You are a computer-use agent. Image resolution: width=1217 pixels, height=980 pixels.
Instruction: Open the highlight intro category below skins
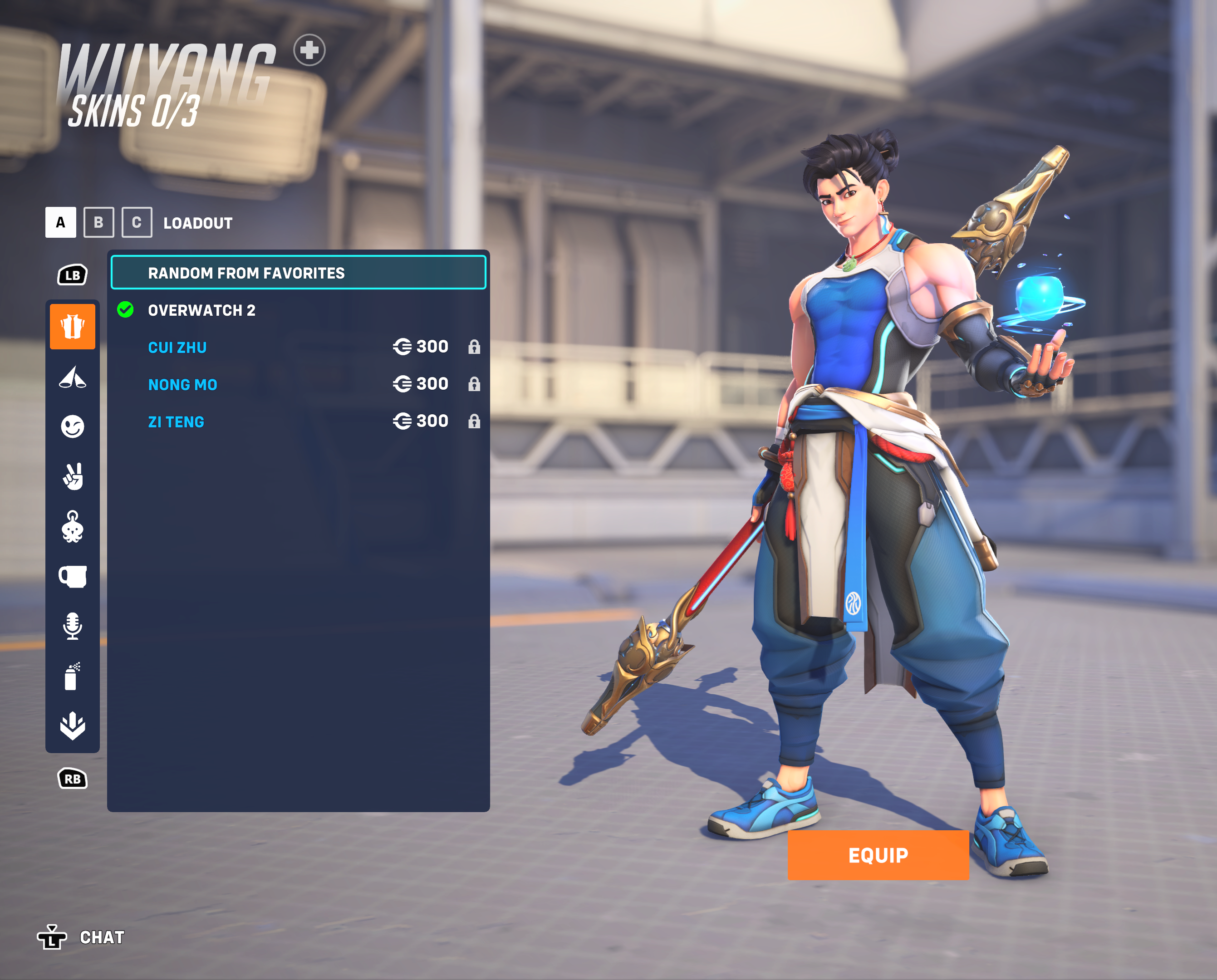point(72,377)
